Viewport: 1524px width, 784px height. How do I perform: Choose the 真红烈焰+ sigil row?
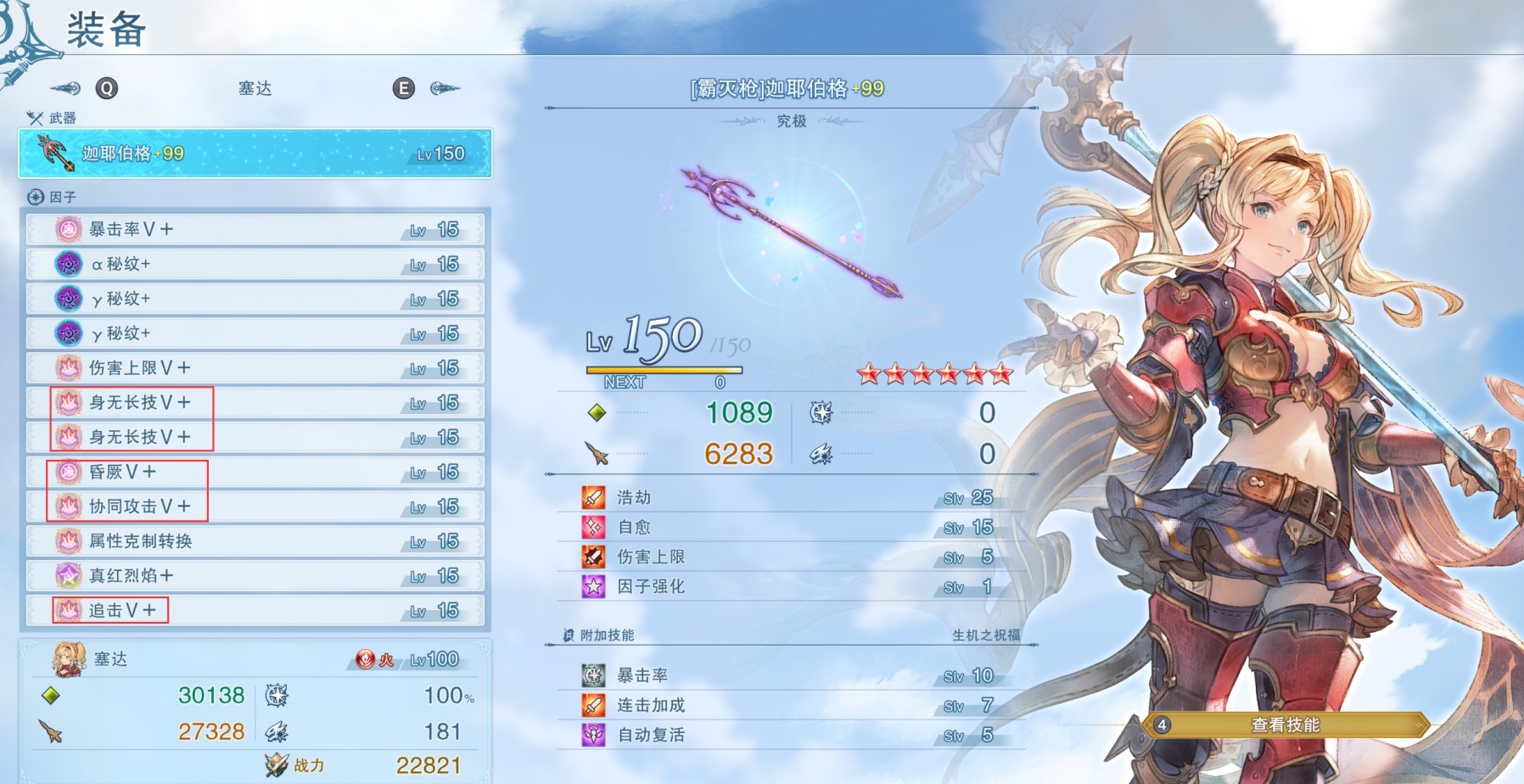coord(255,576)
